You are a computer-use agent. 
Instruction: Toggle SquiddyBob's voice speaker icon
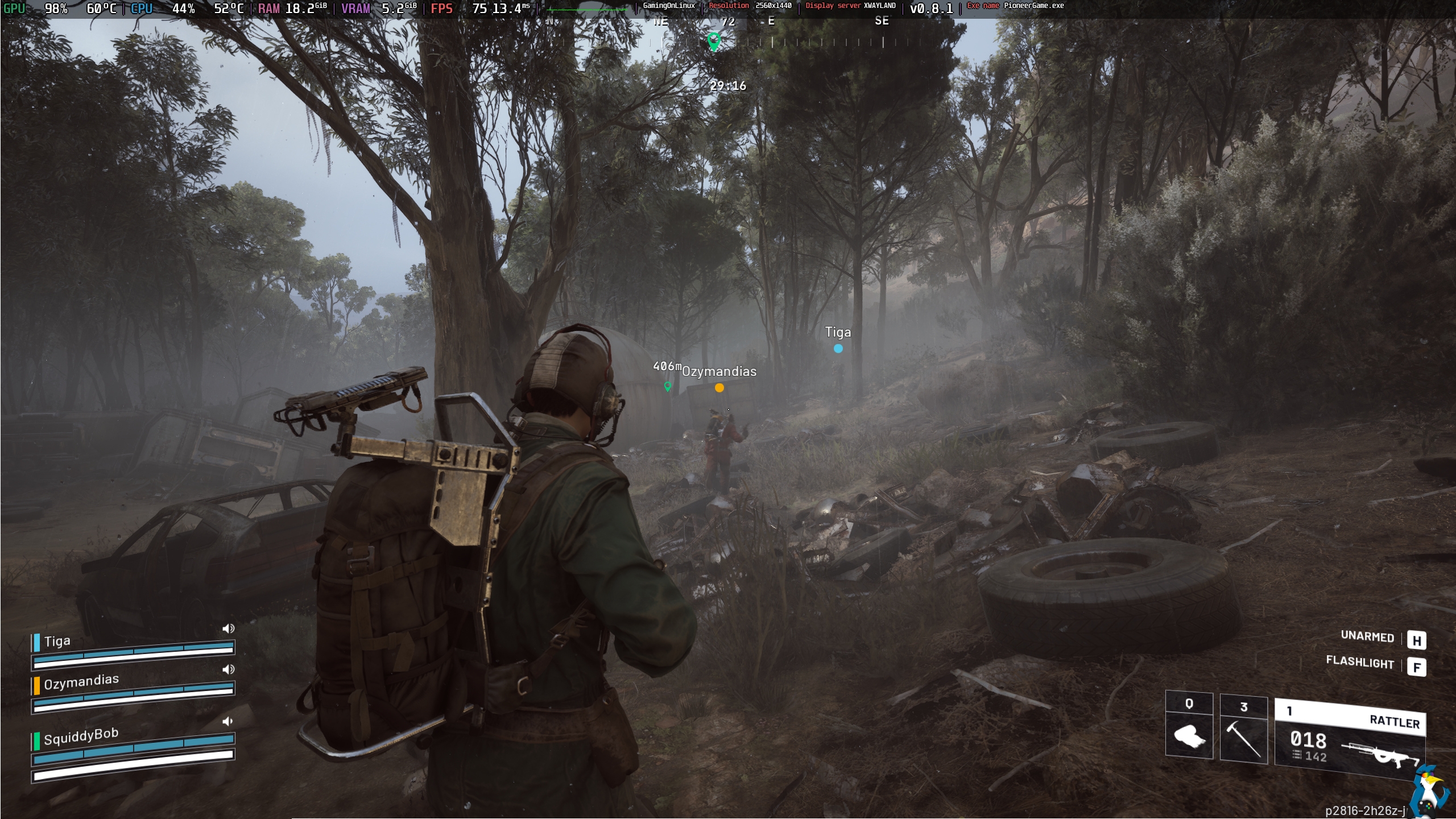click(x=227, y=722)
